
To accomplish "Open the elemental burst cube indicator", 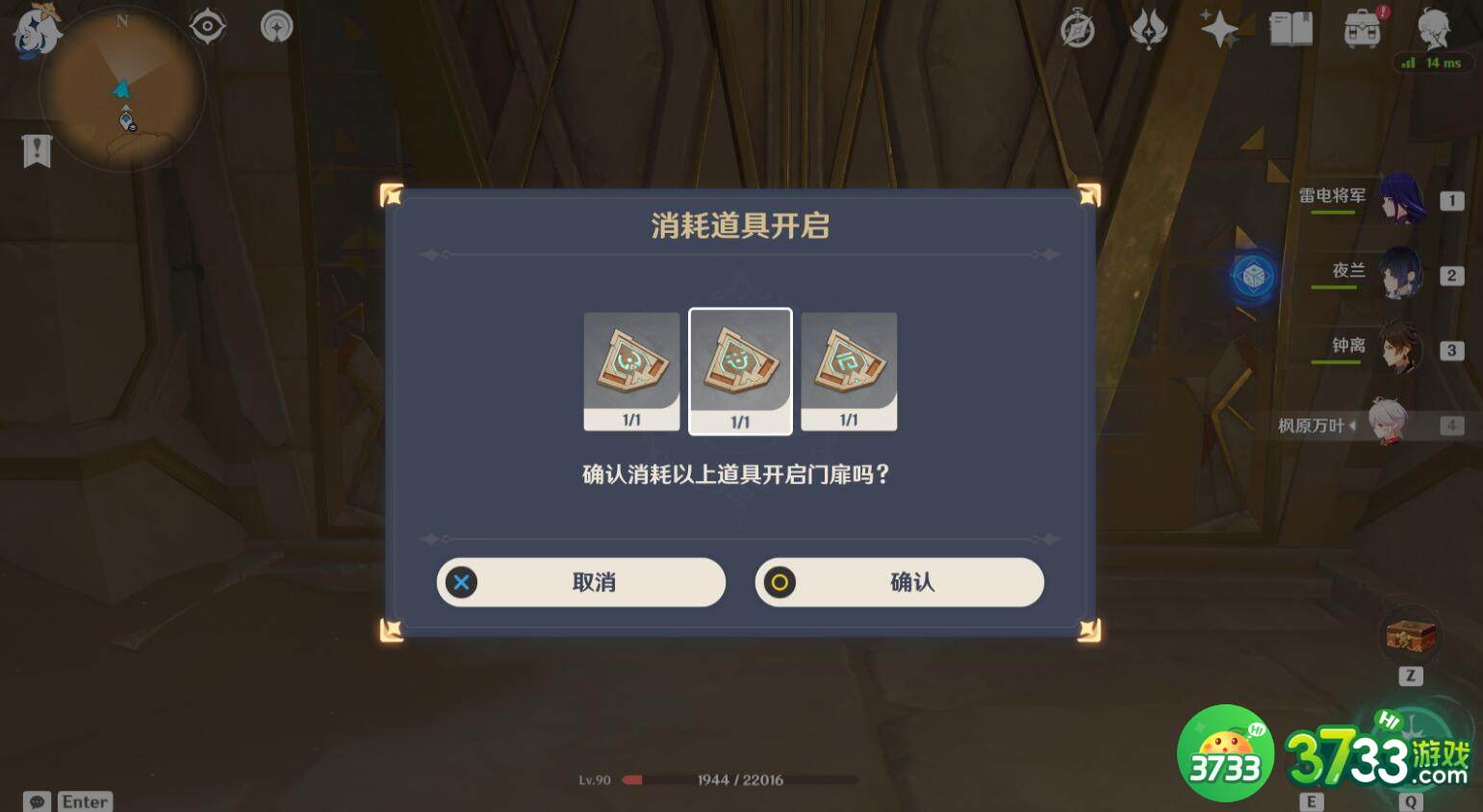I will [1256, 276].
